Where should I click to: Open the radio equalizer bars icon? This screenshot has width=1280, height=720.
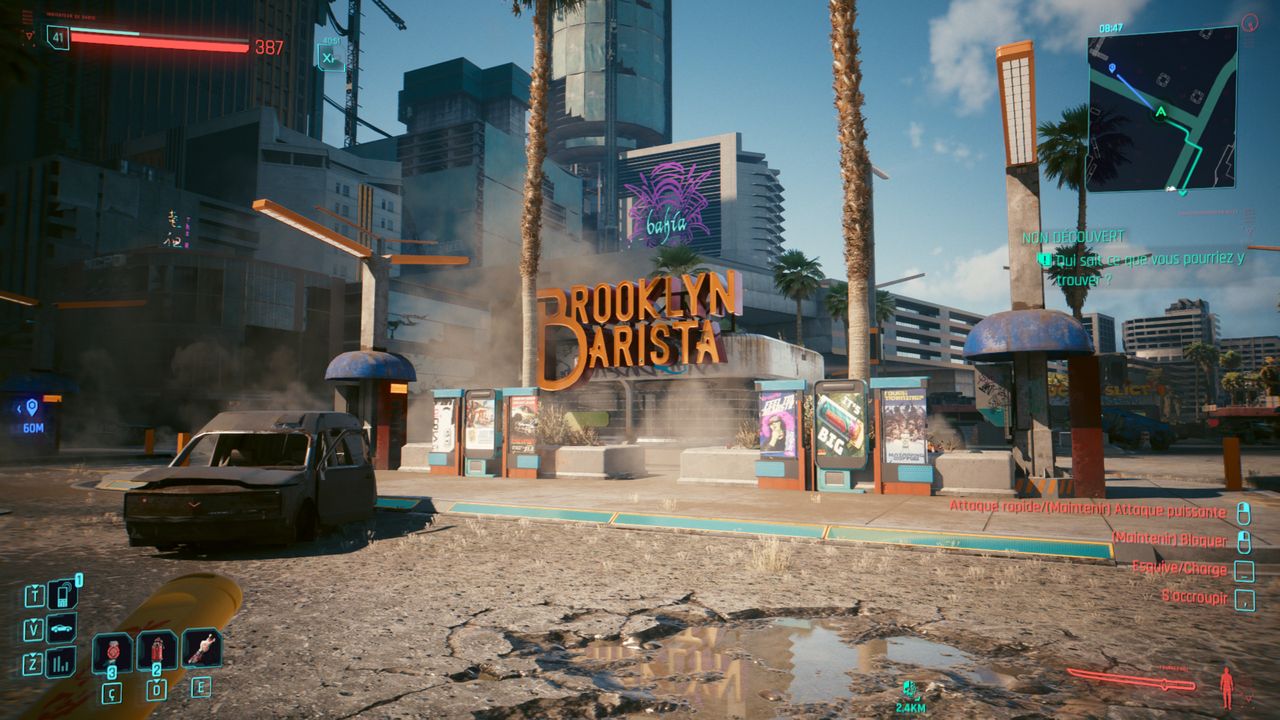coord(62,662)
